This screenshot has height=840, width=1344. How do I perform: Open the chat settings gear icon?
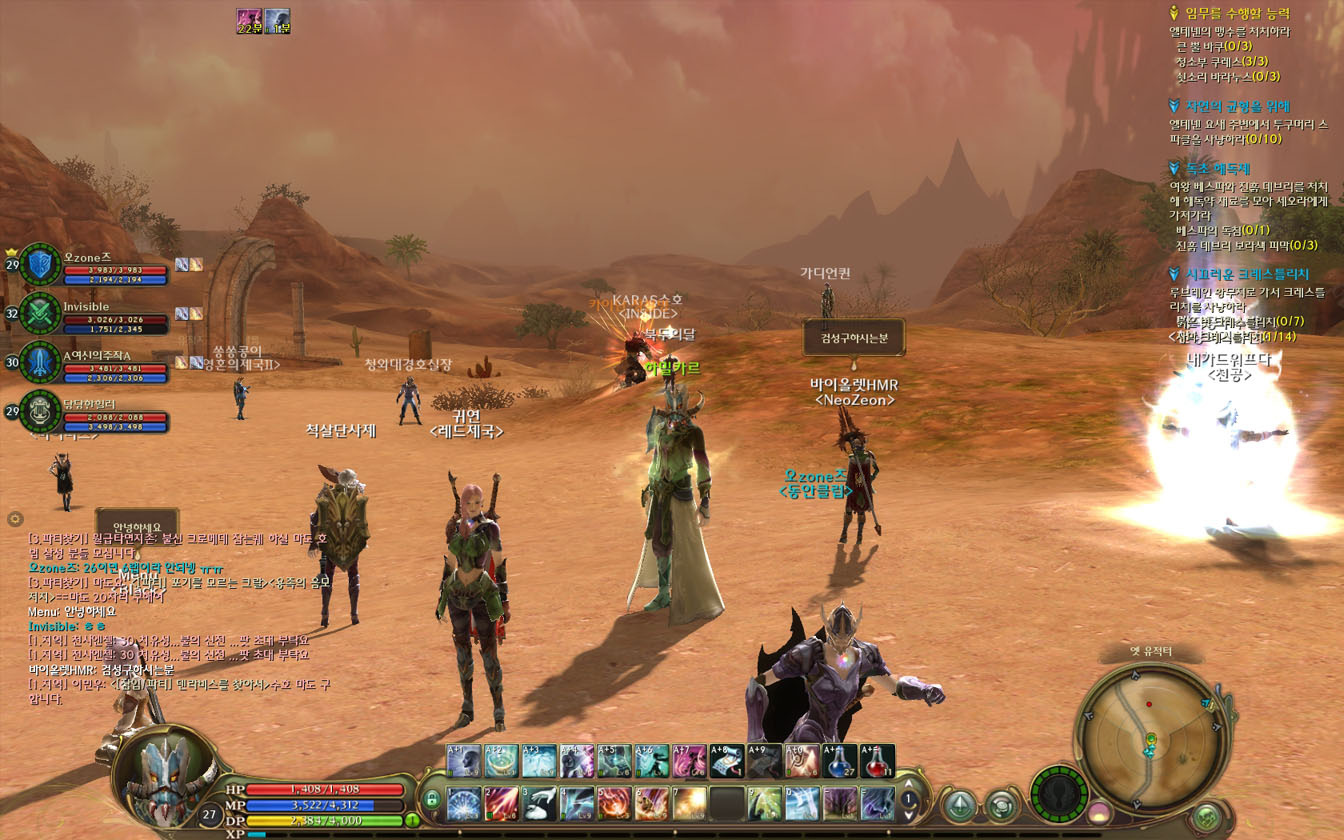pos(15,518)
